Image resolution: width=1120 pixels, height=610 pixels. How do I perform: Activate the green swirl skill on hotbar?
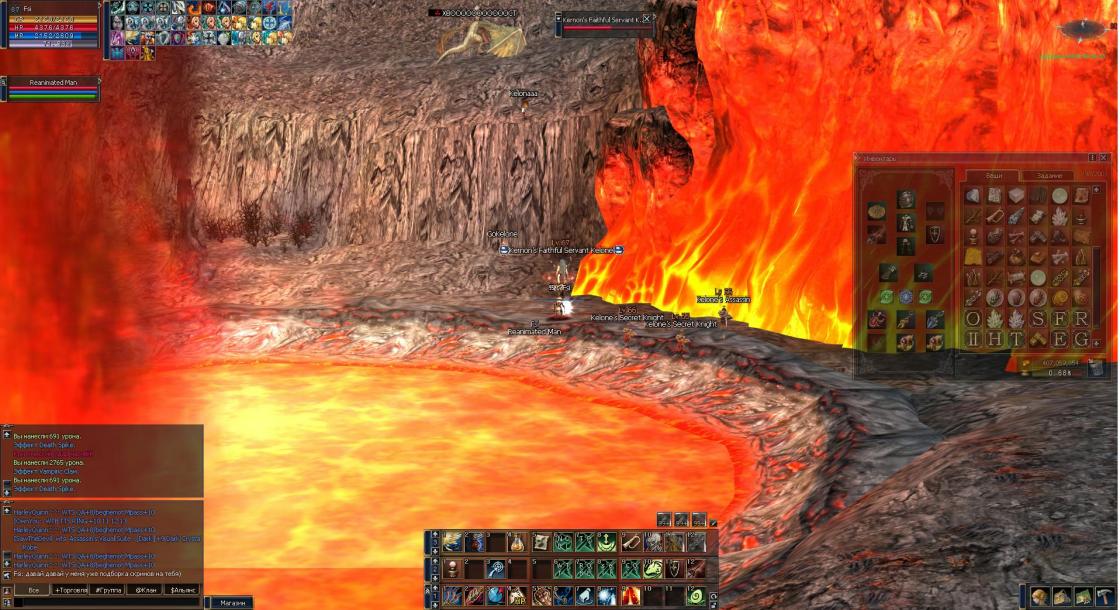coord(696,596)
